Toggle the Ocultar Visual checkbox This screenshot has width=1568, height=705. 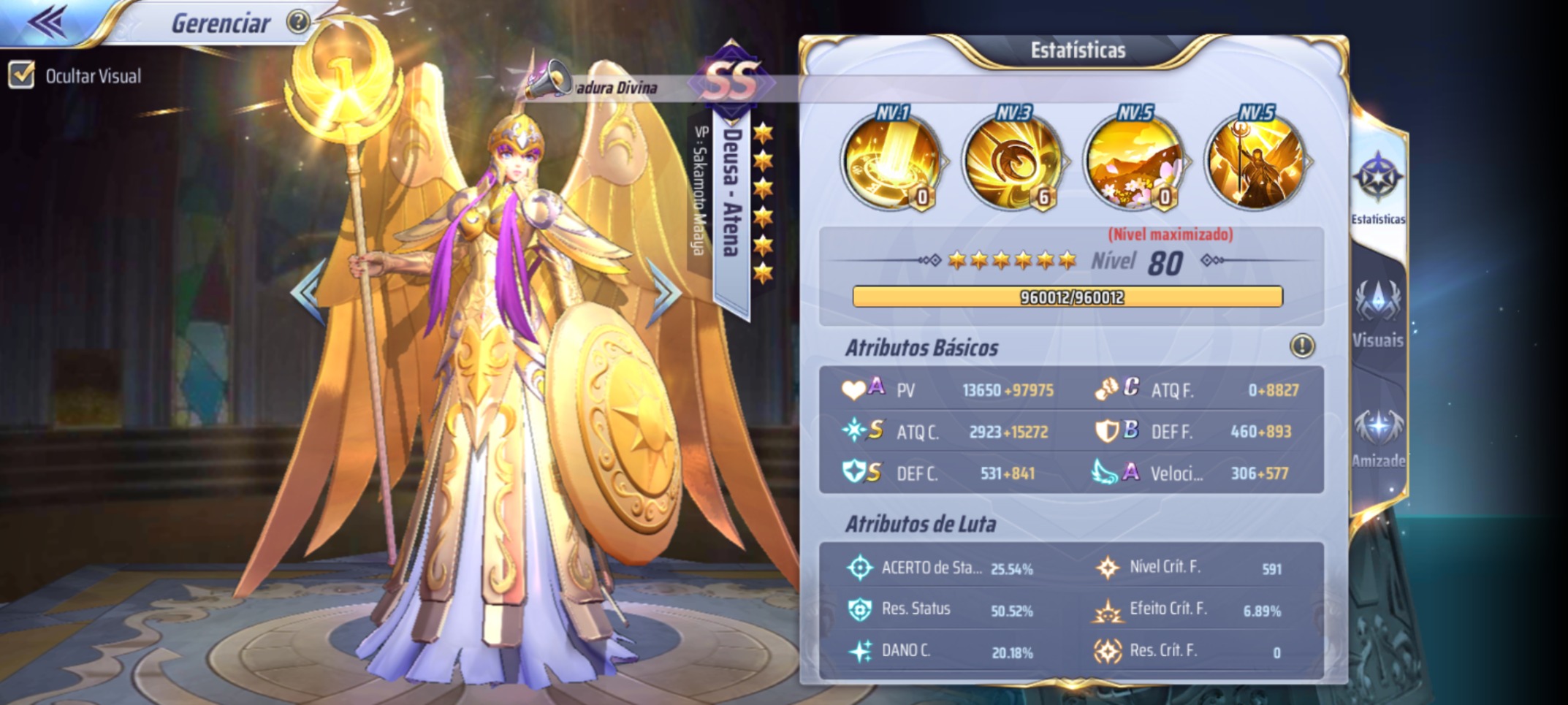click(22, 75)
